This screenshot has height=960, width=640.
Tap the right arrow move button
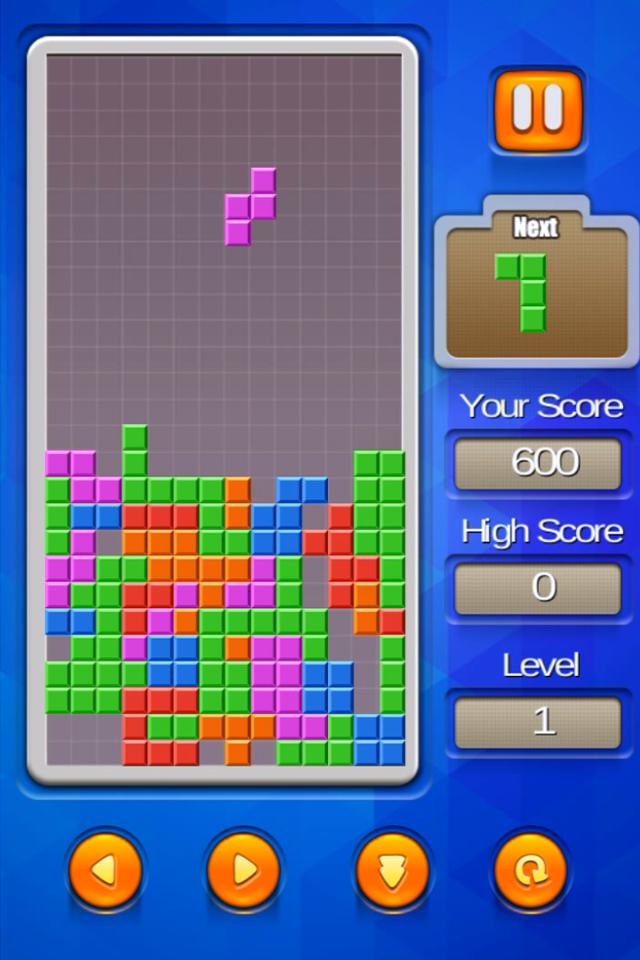(243, 870)
